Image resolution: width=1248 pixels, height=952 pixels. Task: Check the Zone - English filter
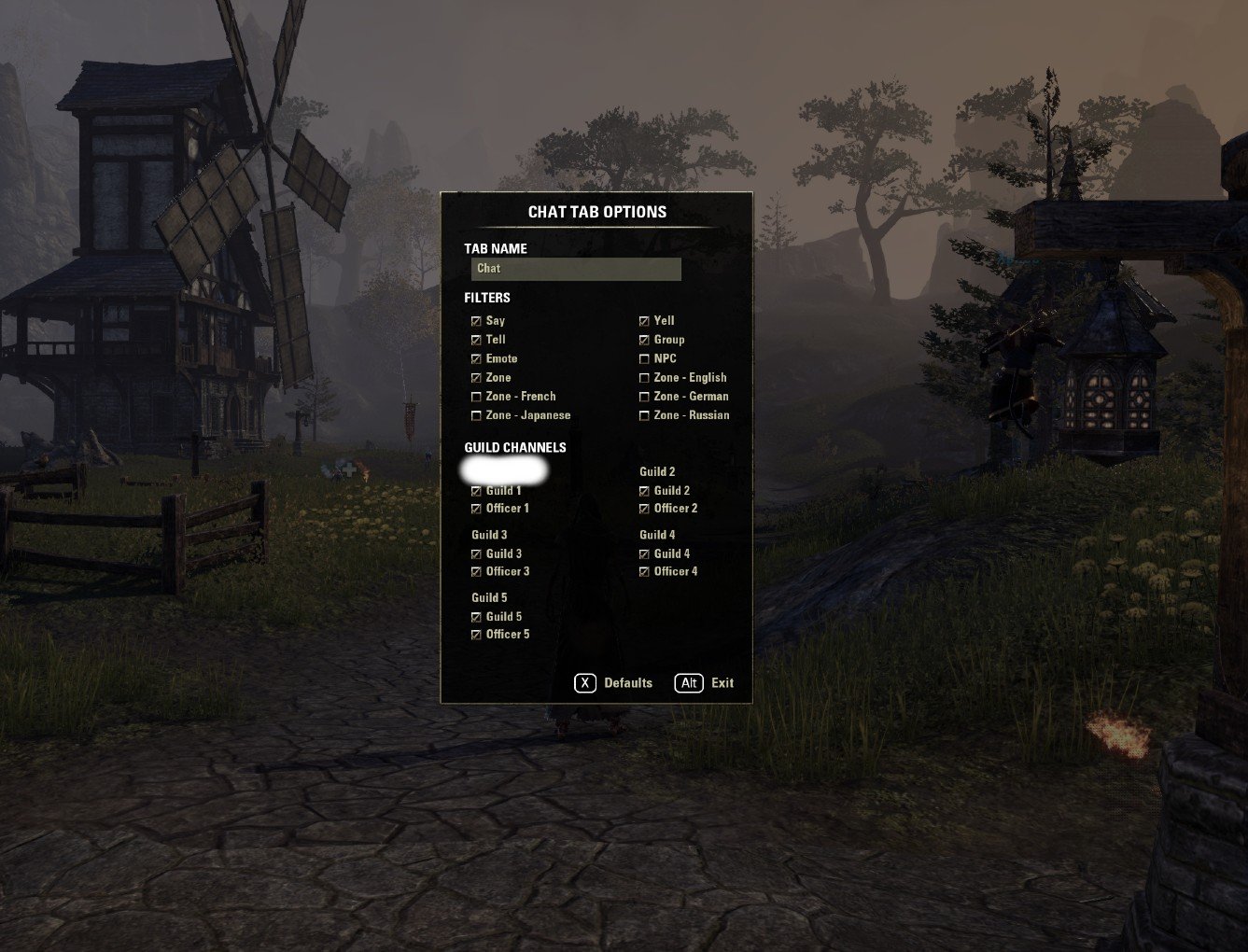[x=644, y=378]
